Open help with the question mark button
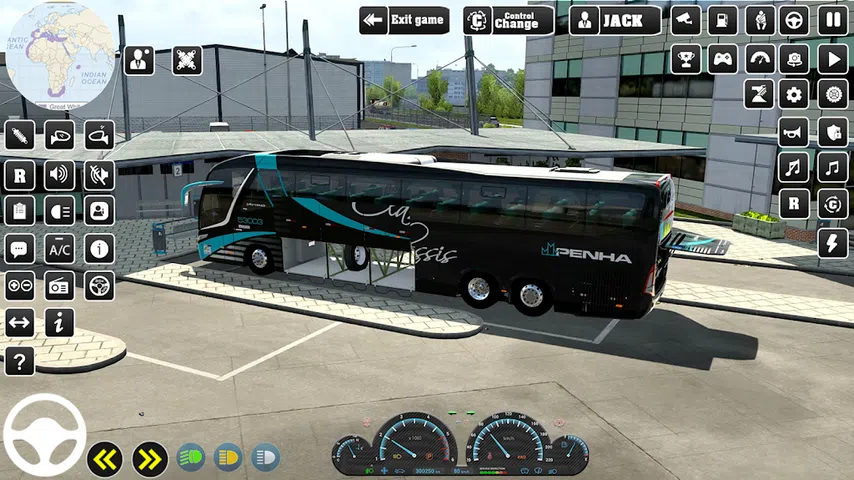The image size is (854, 480). click(x=19, y=361)
